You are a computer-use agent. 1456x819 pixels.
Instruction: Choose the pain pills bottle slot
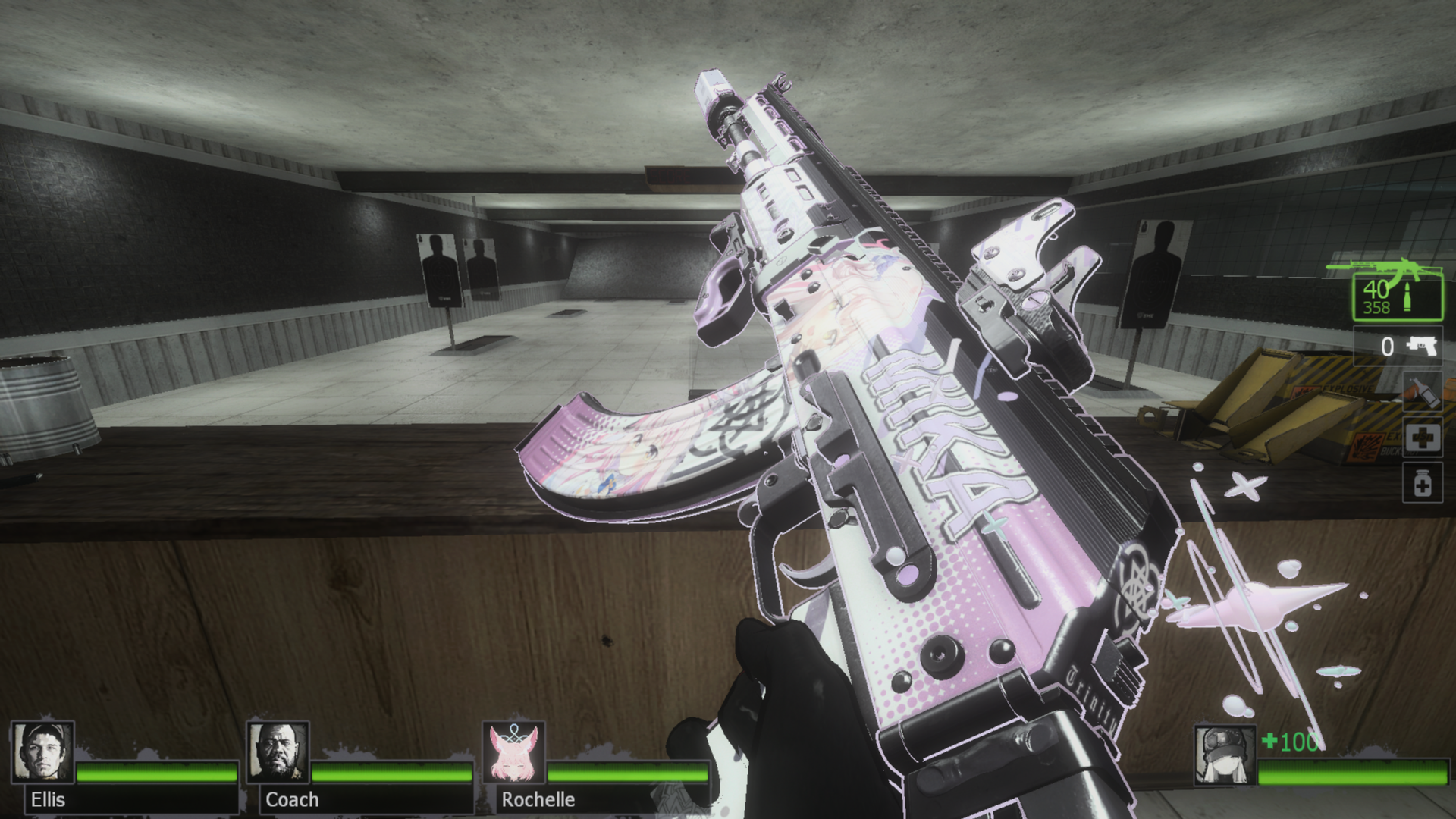point(1422,483)
